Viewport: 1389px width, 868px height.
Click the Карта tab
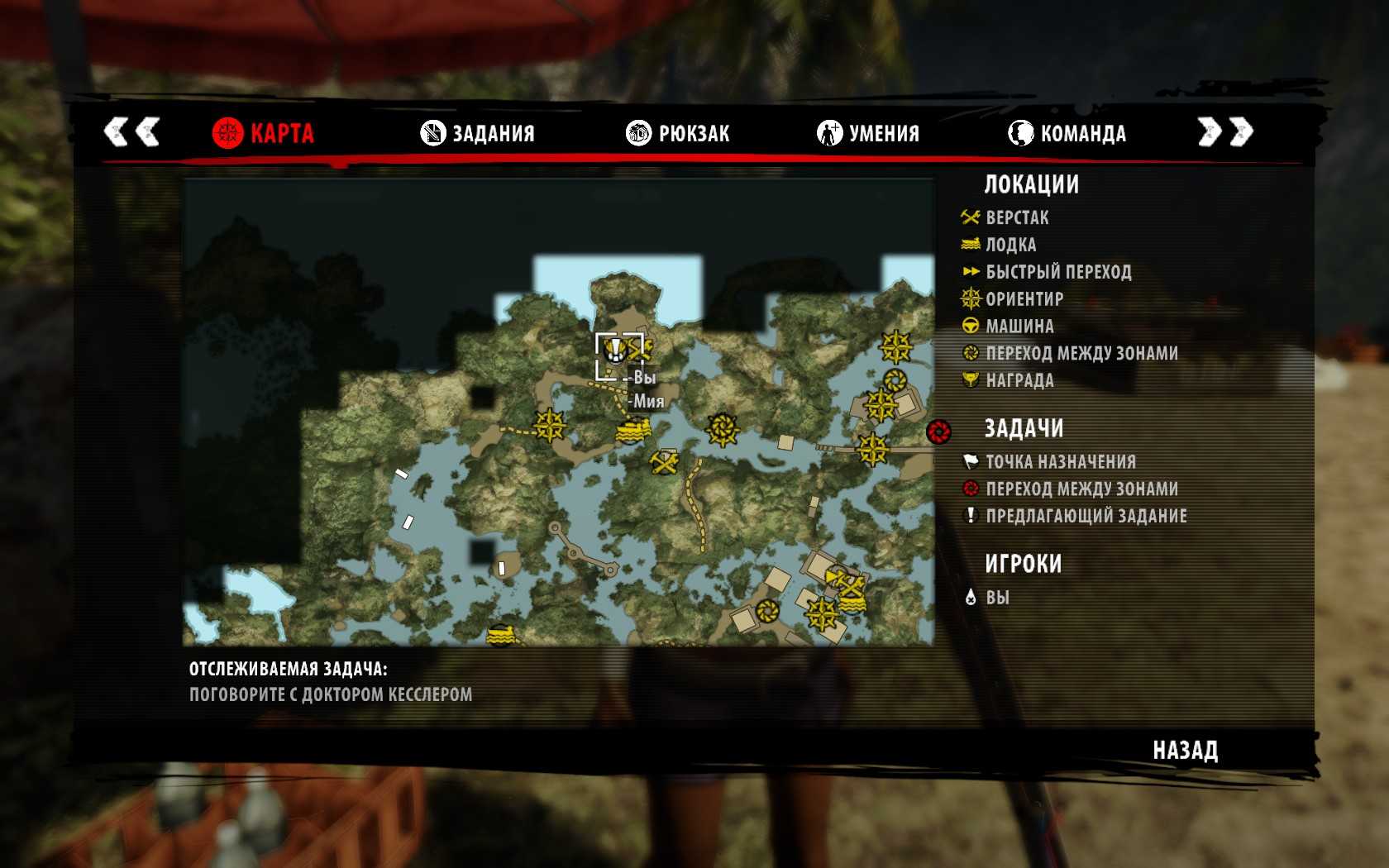(263, 133)
